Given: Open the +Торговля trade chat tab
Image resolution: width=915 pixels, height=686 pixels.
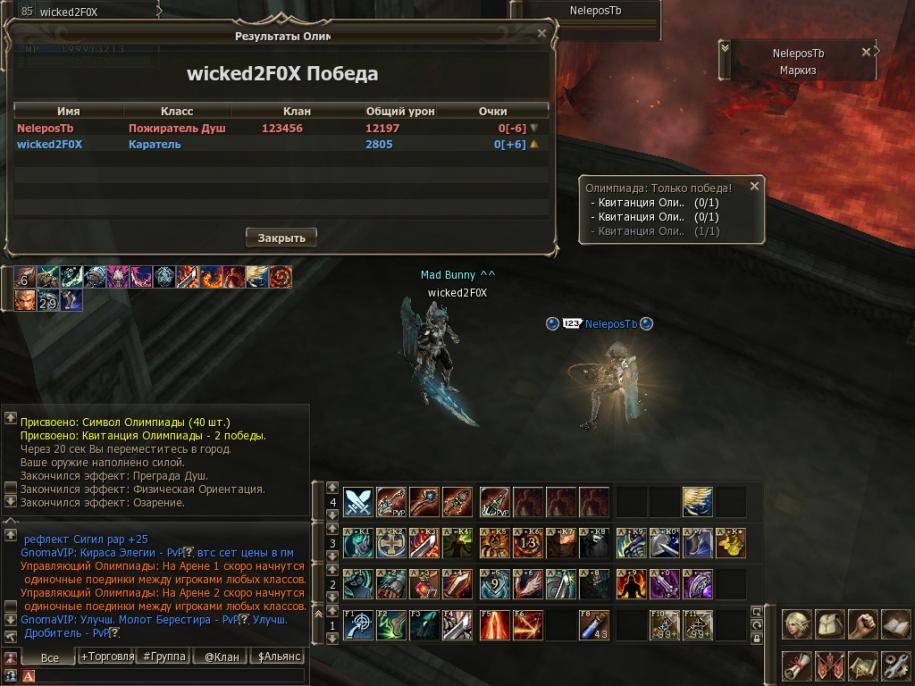Looking at the screenshot, I should pos(105,657).
